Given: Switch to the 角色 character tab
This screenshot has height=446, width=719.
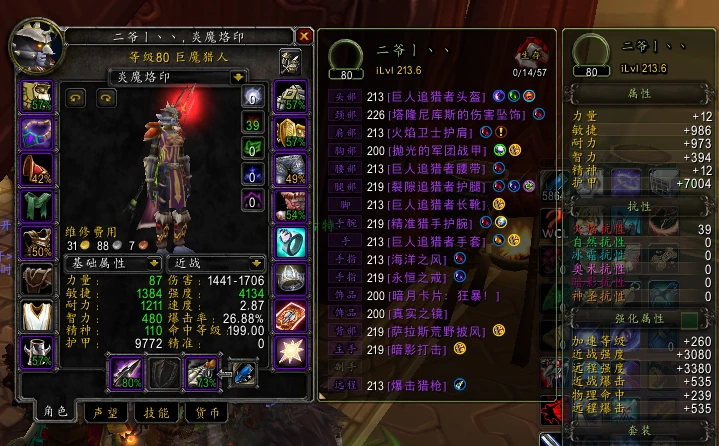Looking at the screenshot, I should point(54,411).
